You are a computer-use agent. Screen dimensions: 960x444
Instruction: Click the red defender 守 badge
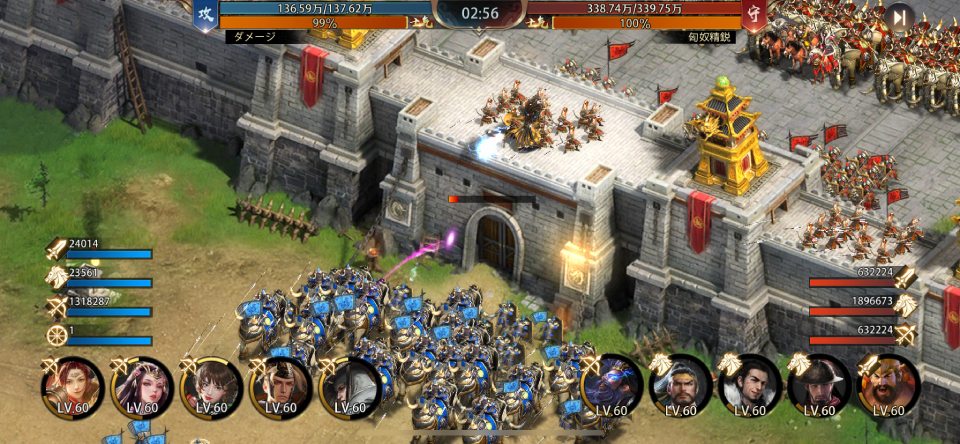tap(754, 15)
